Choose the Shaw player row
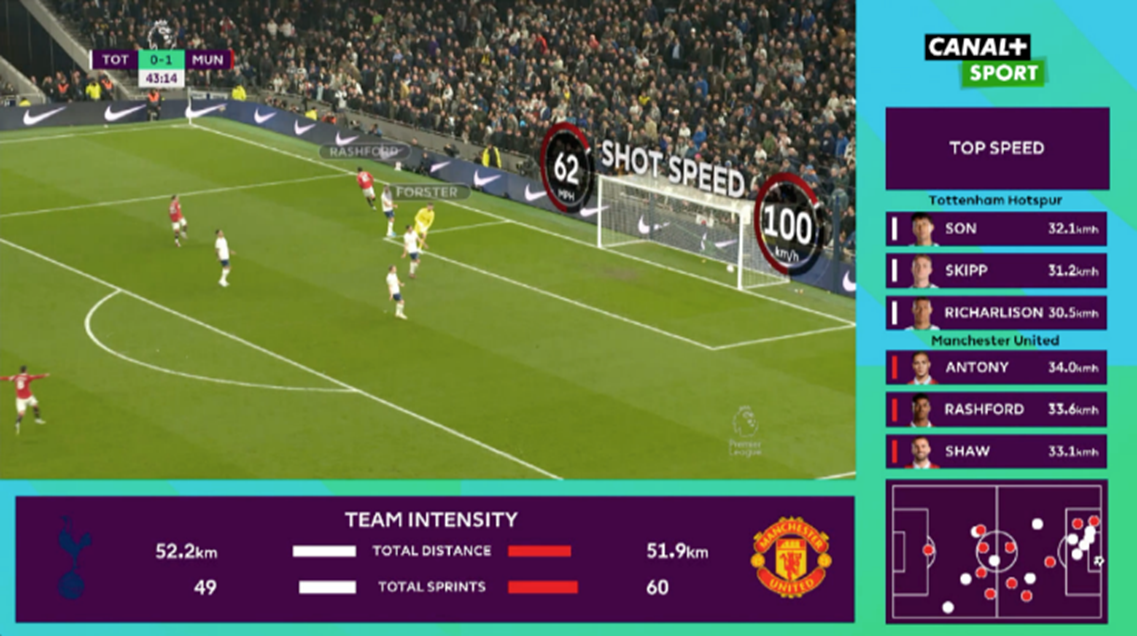This screenshot has width=1137, height=636. coord(996,451)
